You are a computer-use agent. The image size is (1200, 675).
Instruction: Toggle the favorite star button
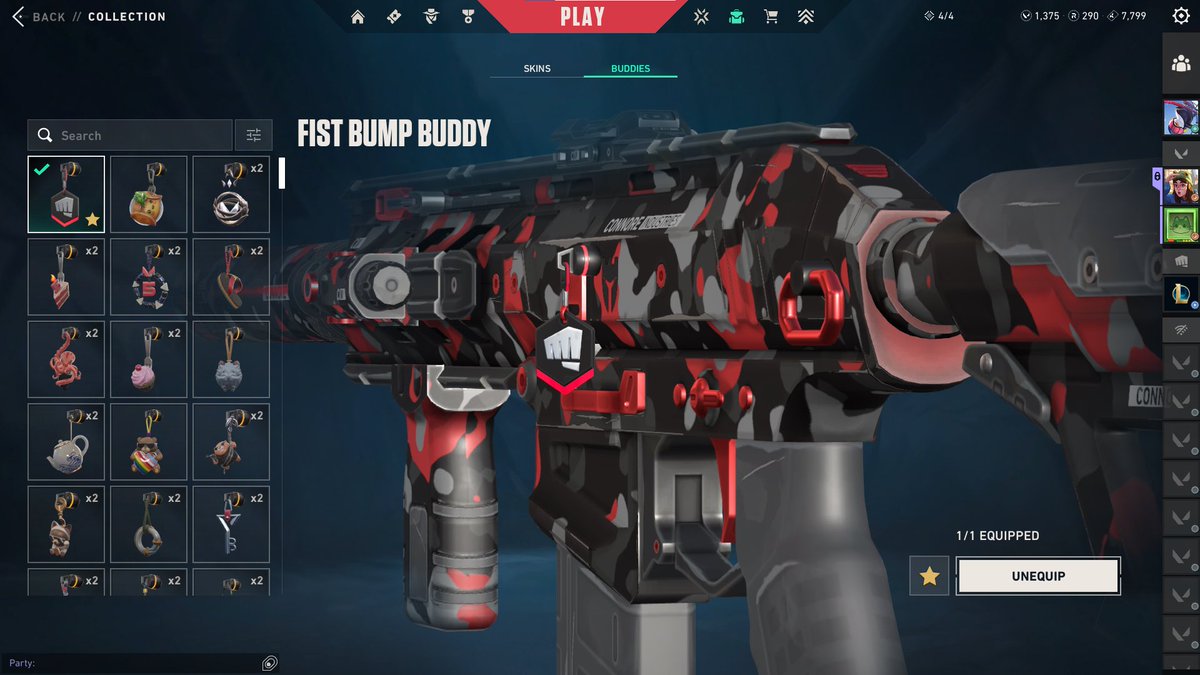[x=929, y=576]
